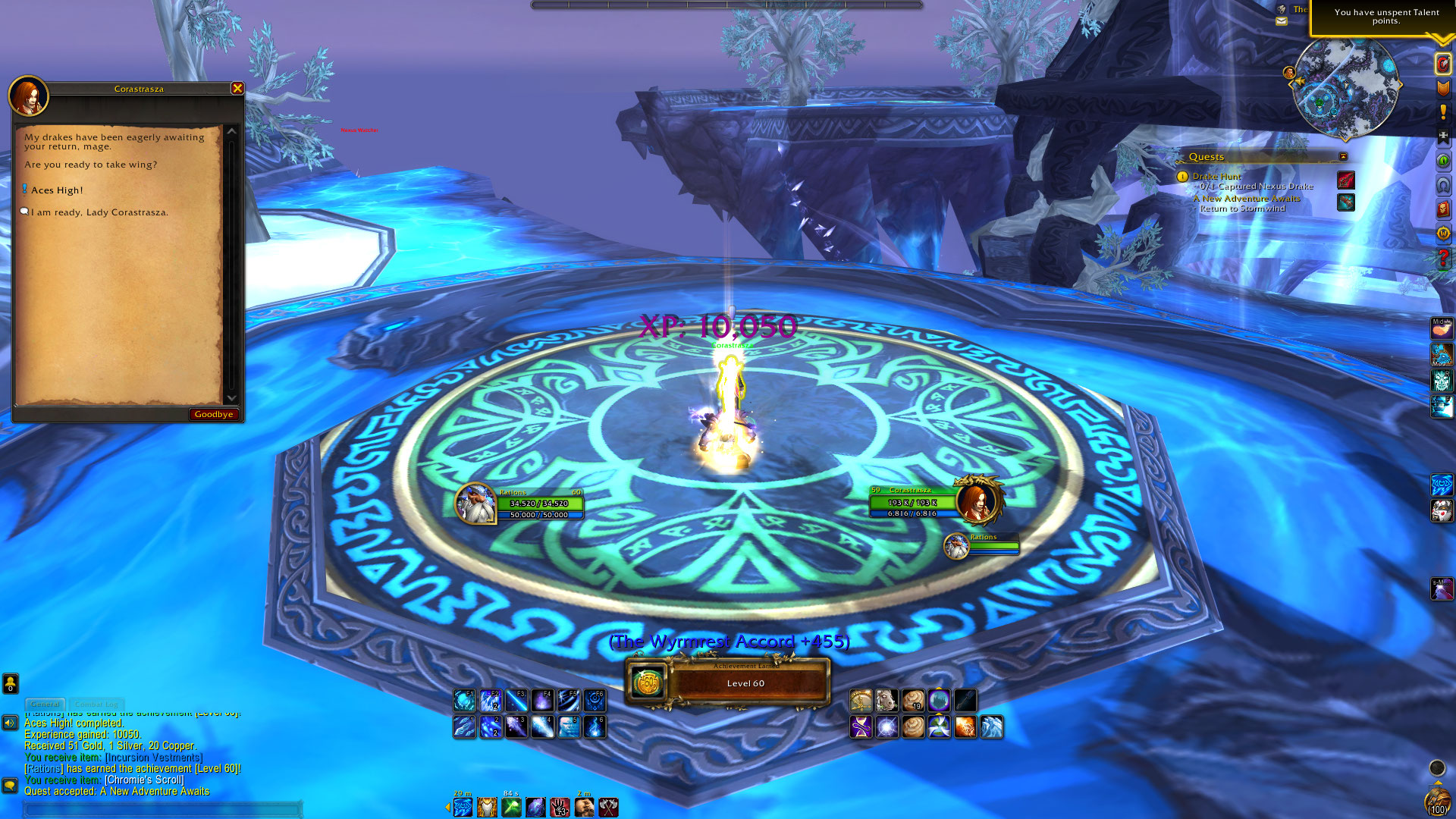Viewport: 1456px width, 819px height.
Task: Click Rations player portrait frame
Action: pyautogui.click(x=476, y=504)
